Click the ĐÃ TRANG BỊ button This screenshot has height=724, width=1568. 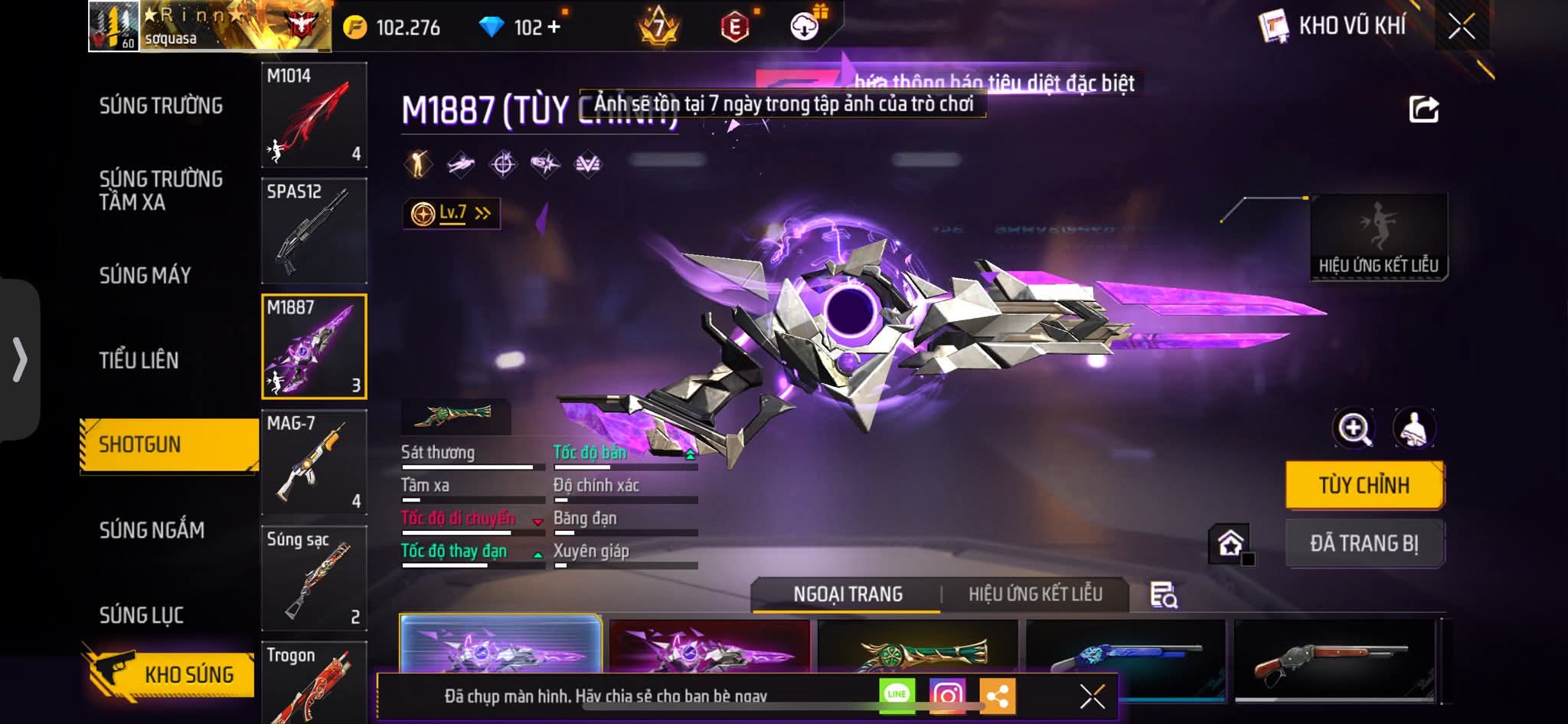click(1364, 543)
